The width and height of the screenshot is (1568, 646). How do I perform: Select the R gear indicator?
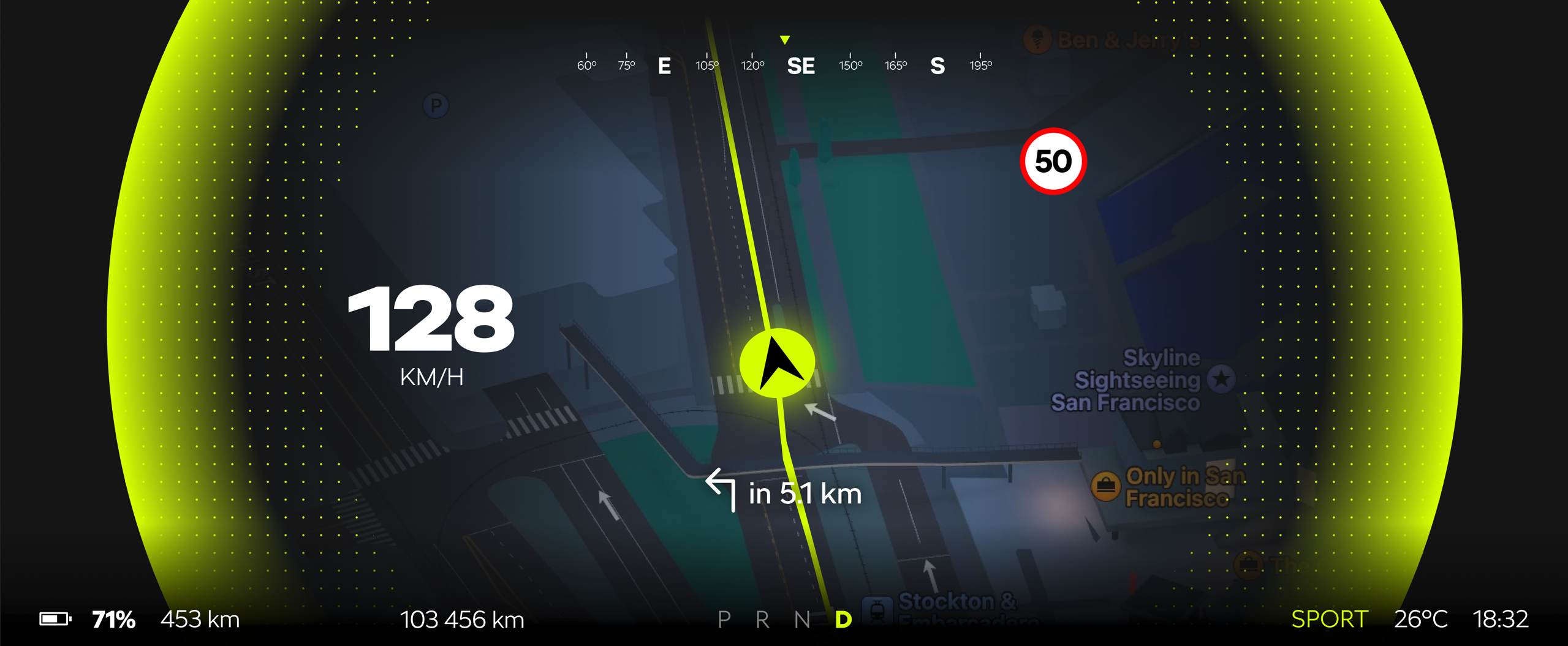762,620
